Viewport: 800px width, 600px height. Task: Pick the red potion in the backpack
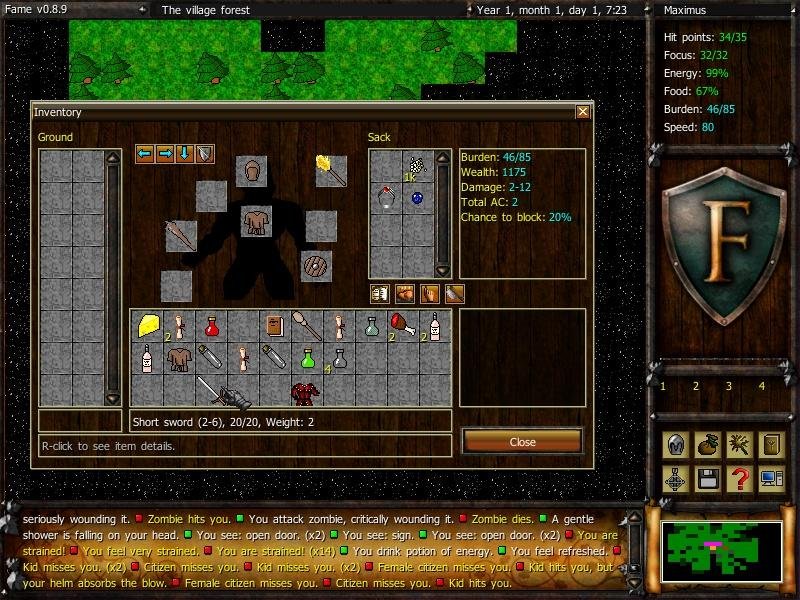click(x=211, y=325)
